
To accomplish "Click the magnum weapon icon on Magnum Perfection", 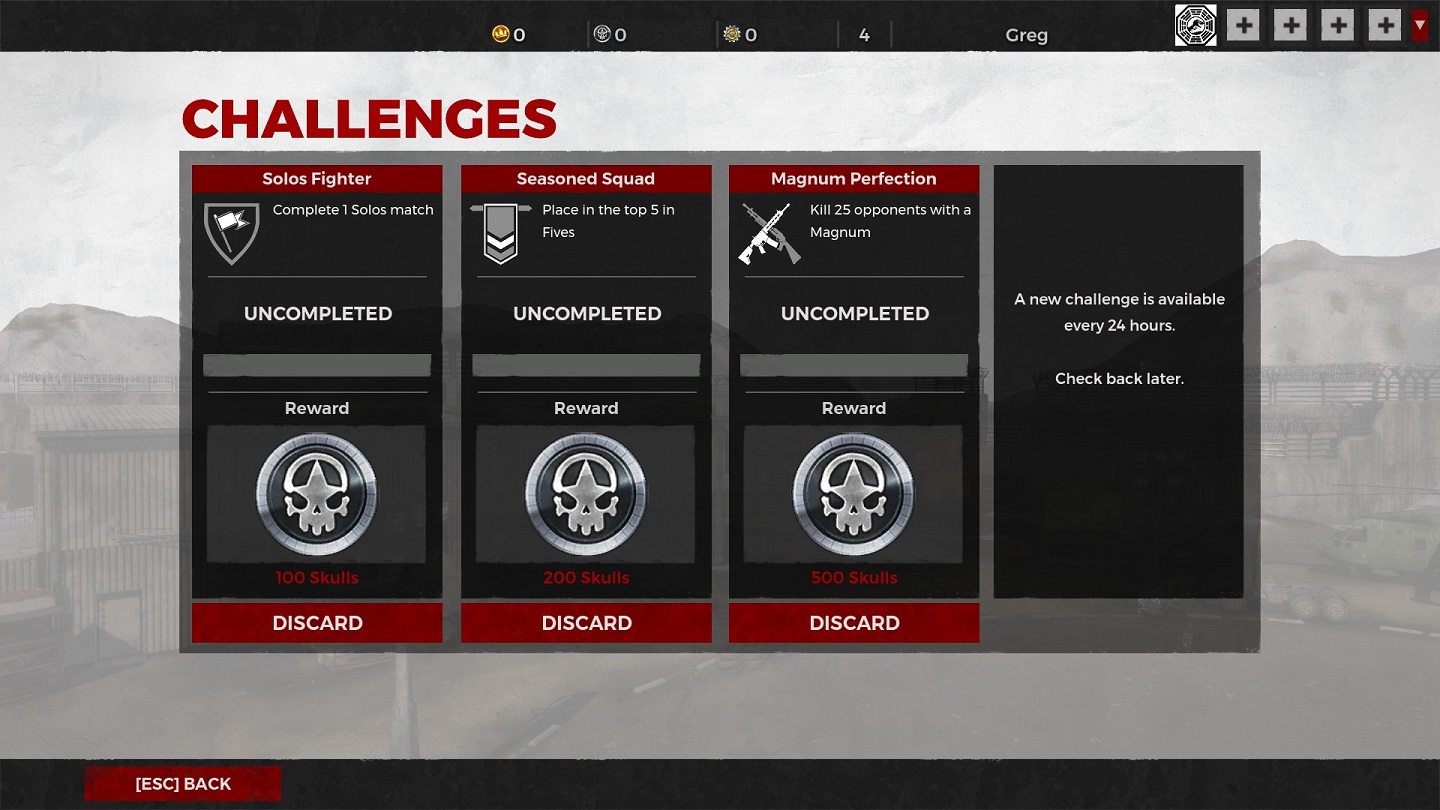I will [x=770, y=232].
